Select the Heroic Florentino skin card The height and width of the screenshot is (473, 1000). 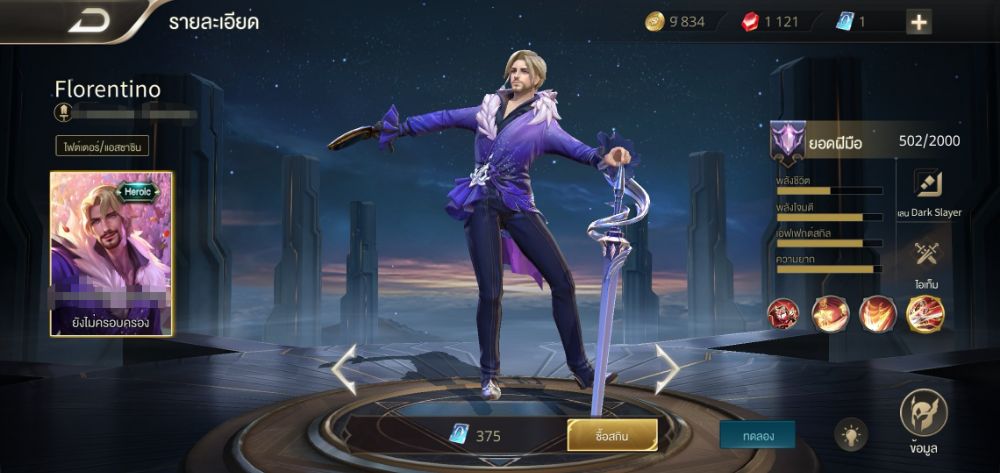pos(111,253)
